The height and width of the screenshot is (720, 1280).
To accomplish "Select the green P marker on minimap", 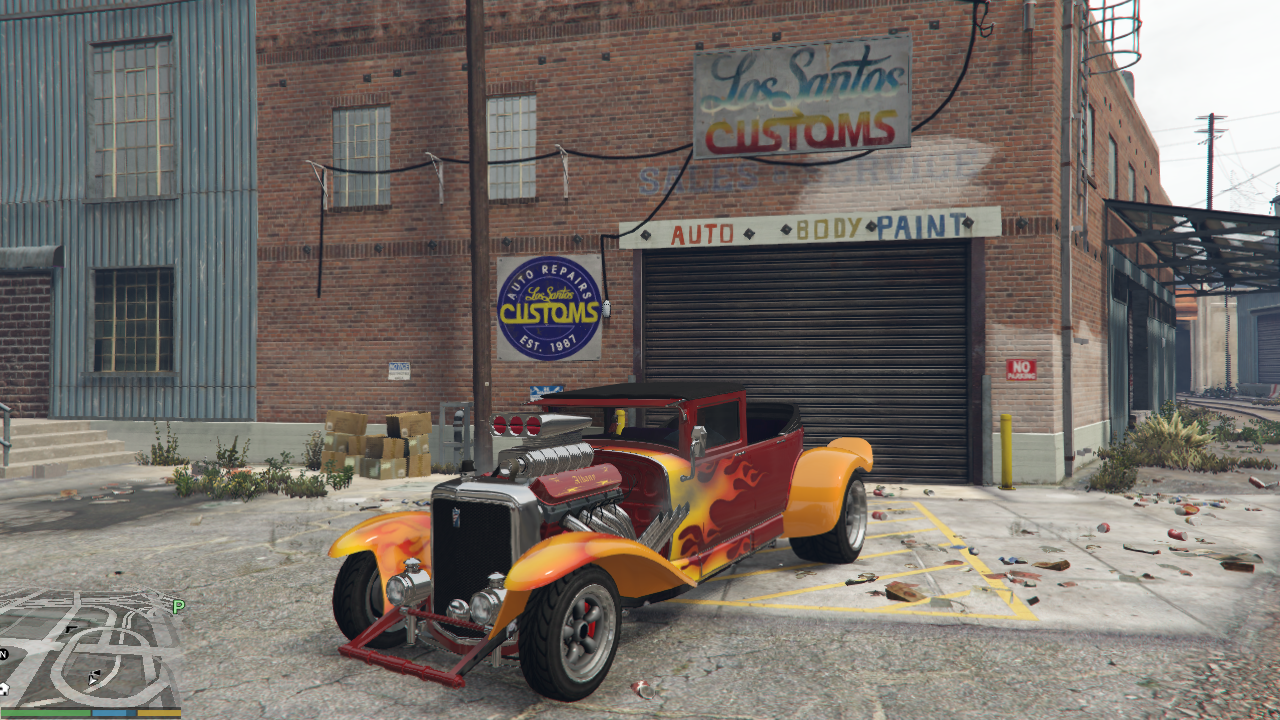I will click(x=178, y=606).
